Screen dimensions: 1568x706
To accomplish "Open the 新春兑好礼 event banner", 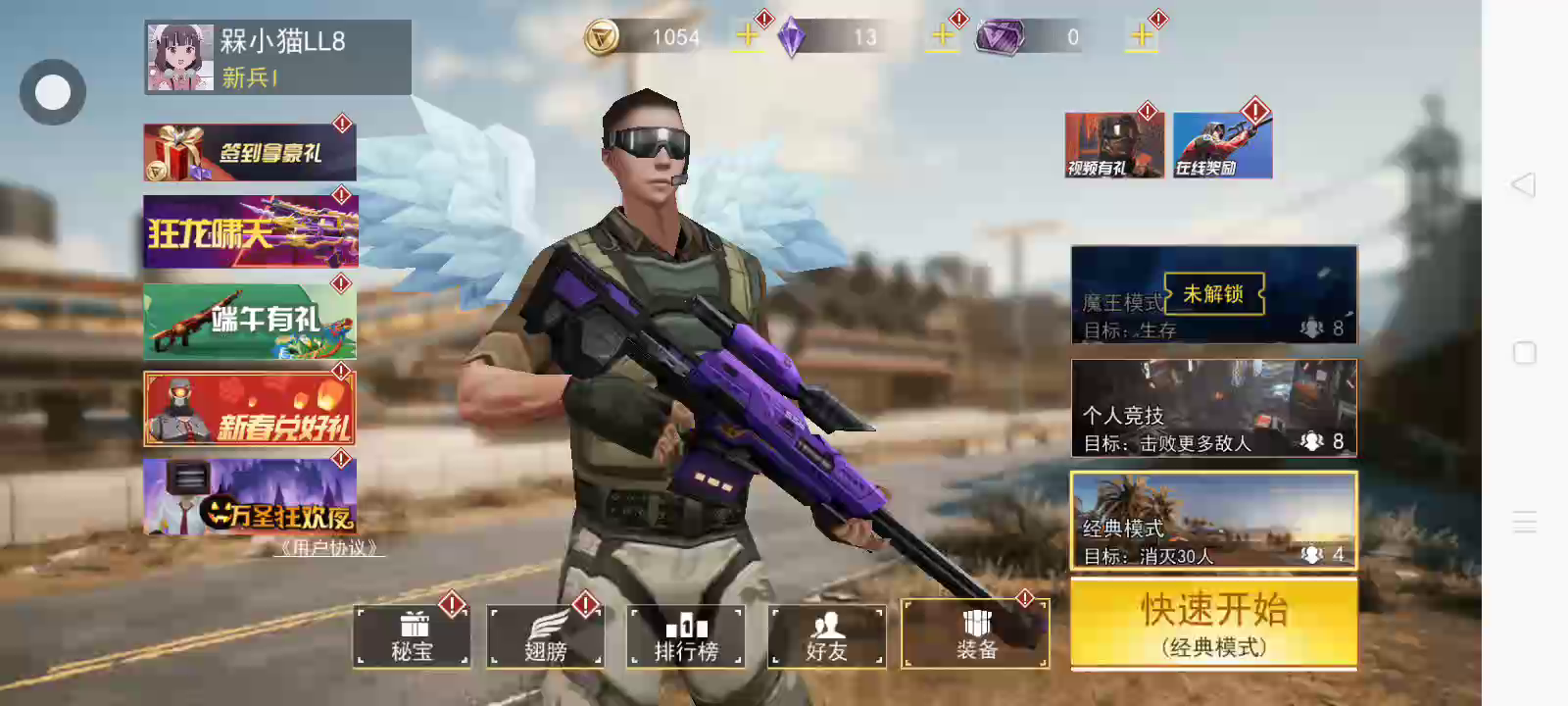I will tap(250, 409).
